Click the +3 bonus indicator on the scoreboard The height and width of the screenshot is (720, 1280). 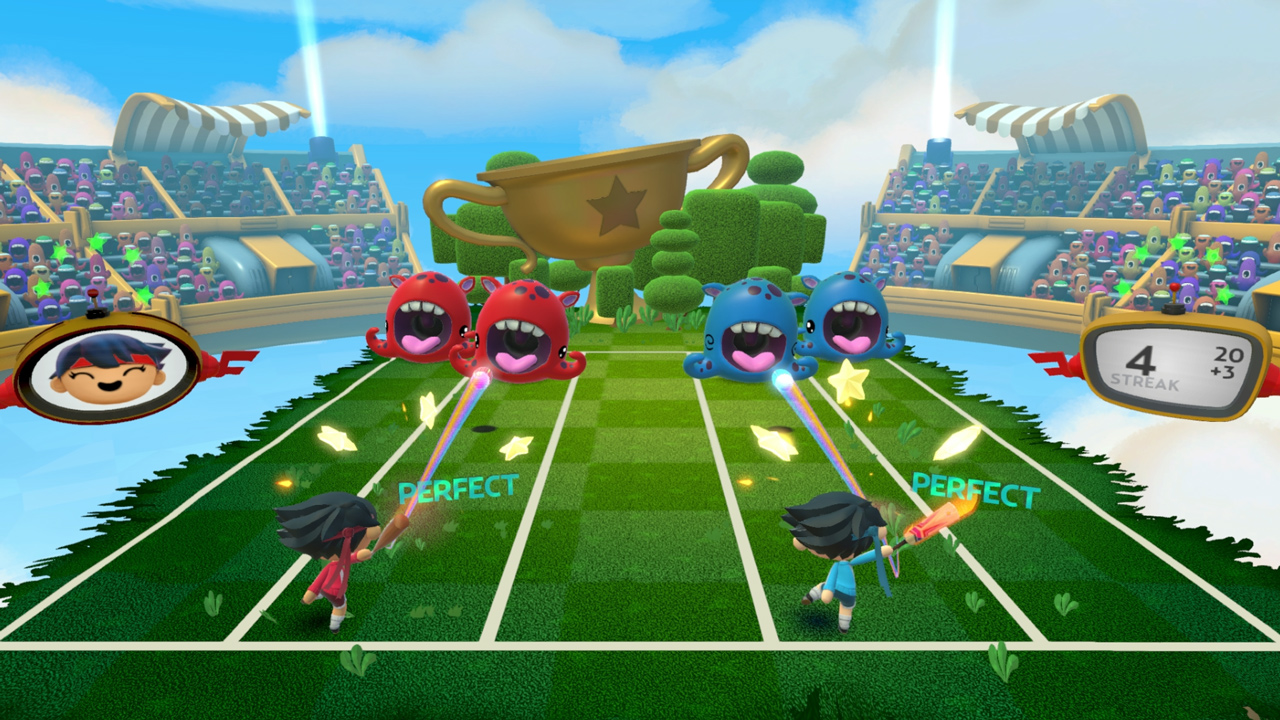pos(1225,369)
